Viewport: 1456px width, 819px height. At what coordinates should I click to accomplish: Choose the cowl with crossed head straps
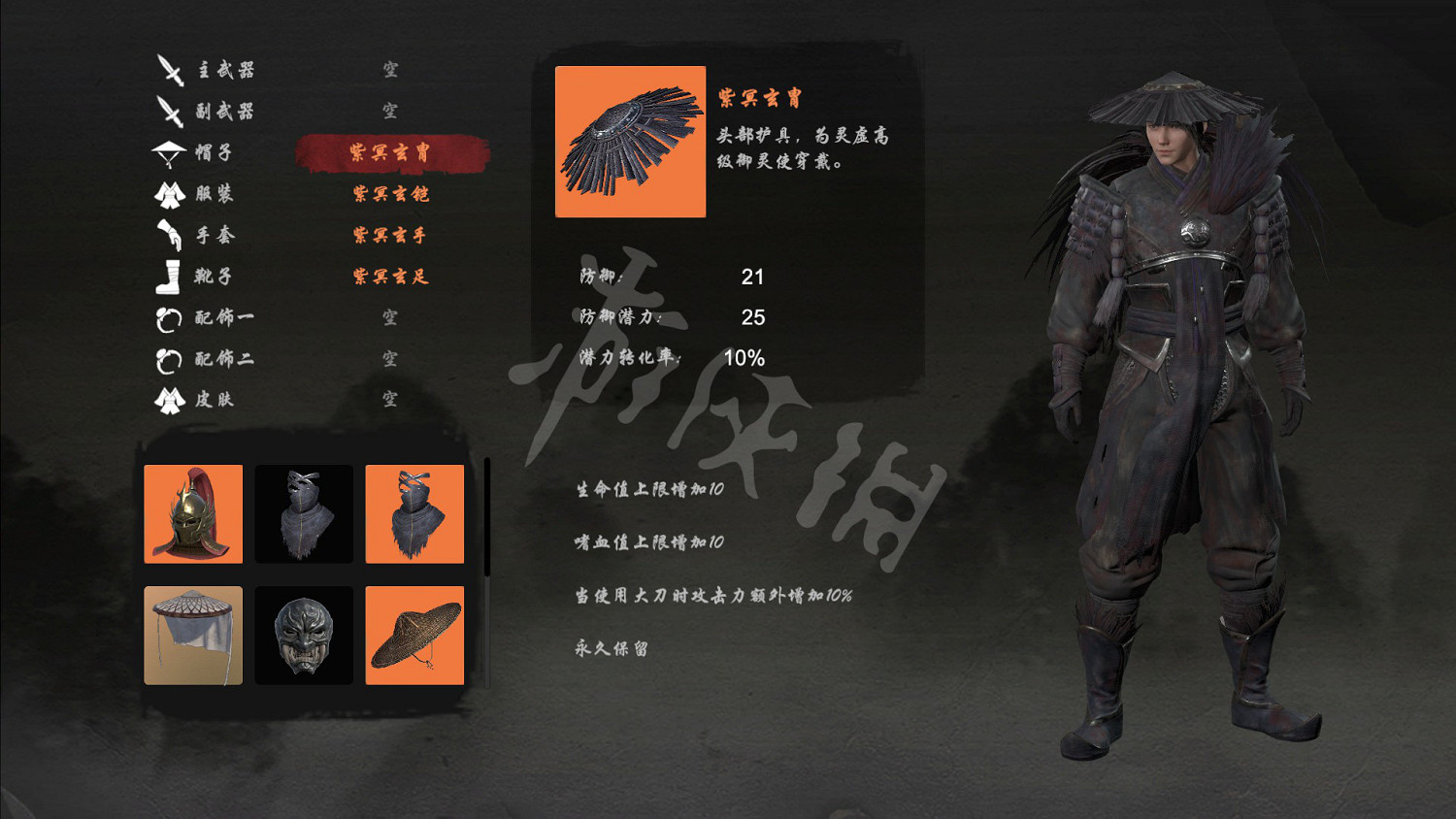click(414, 514)
